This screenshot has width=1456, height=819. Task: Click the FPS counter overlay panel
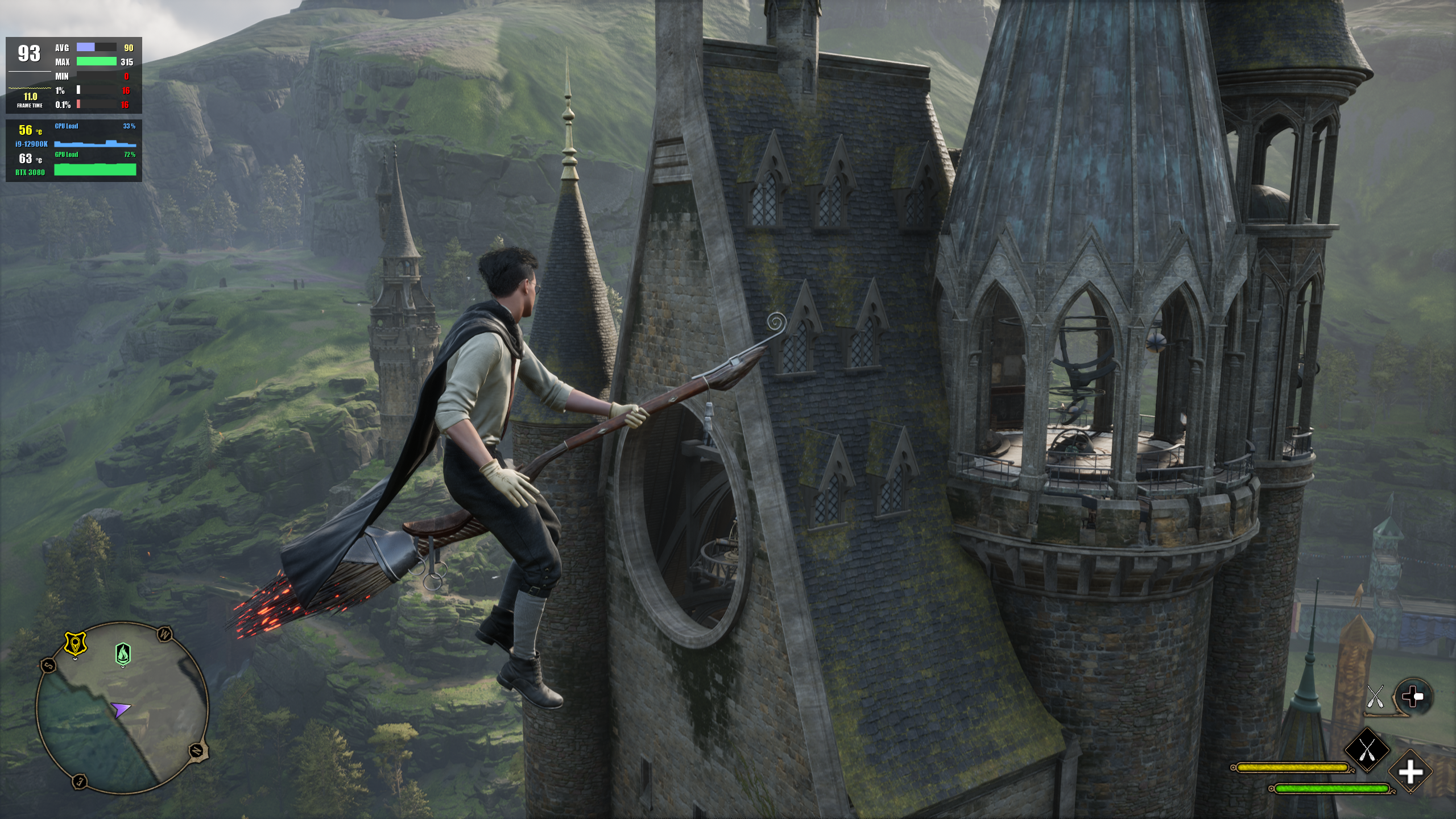(74, 76)
